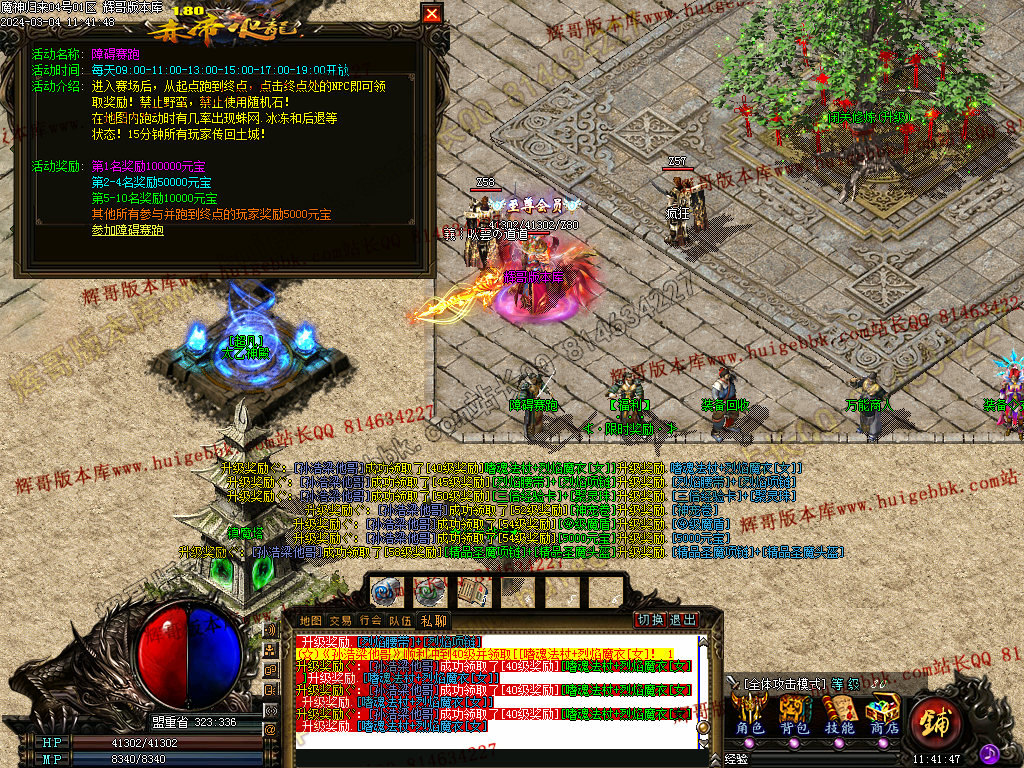Open the 行会 guild tab
The image size is (1024, 768).
[x=370, y=621]
